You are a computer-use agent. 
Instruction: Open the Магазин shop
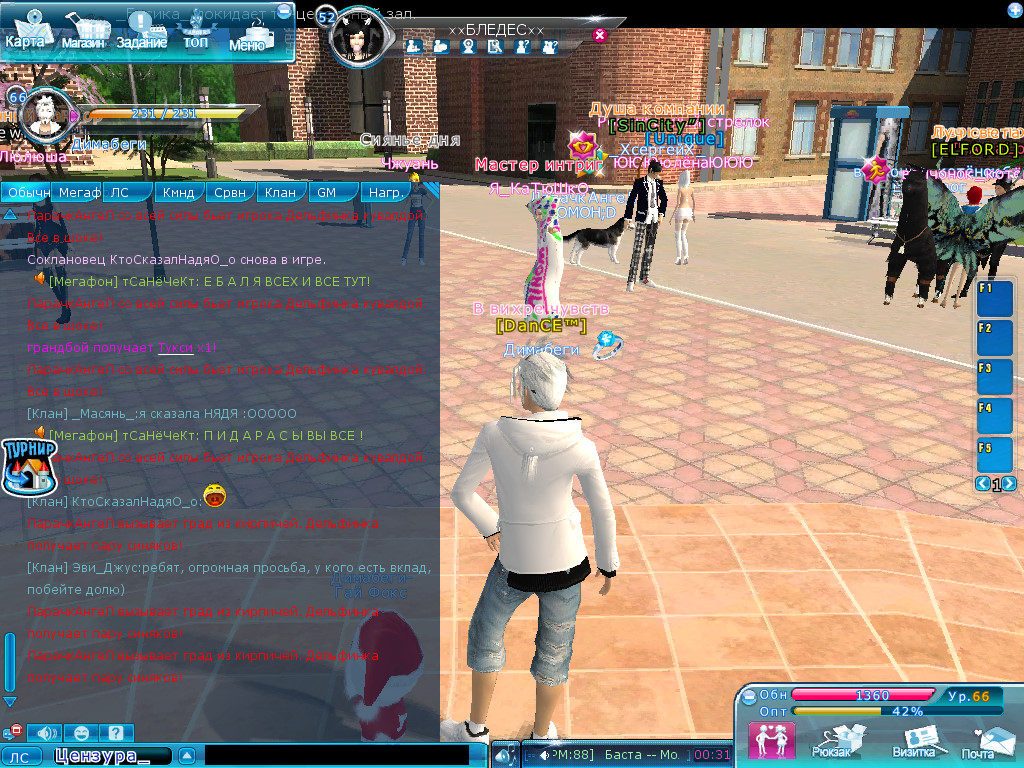pyautogui.click(x=83, y=33)
